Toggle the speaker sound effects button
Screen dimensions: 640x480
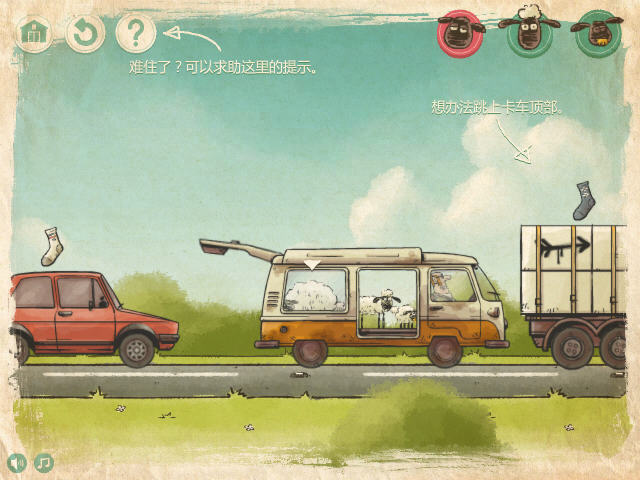point(17,463)
